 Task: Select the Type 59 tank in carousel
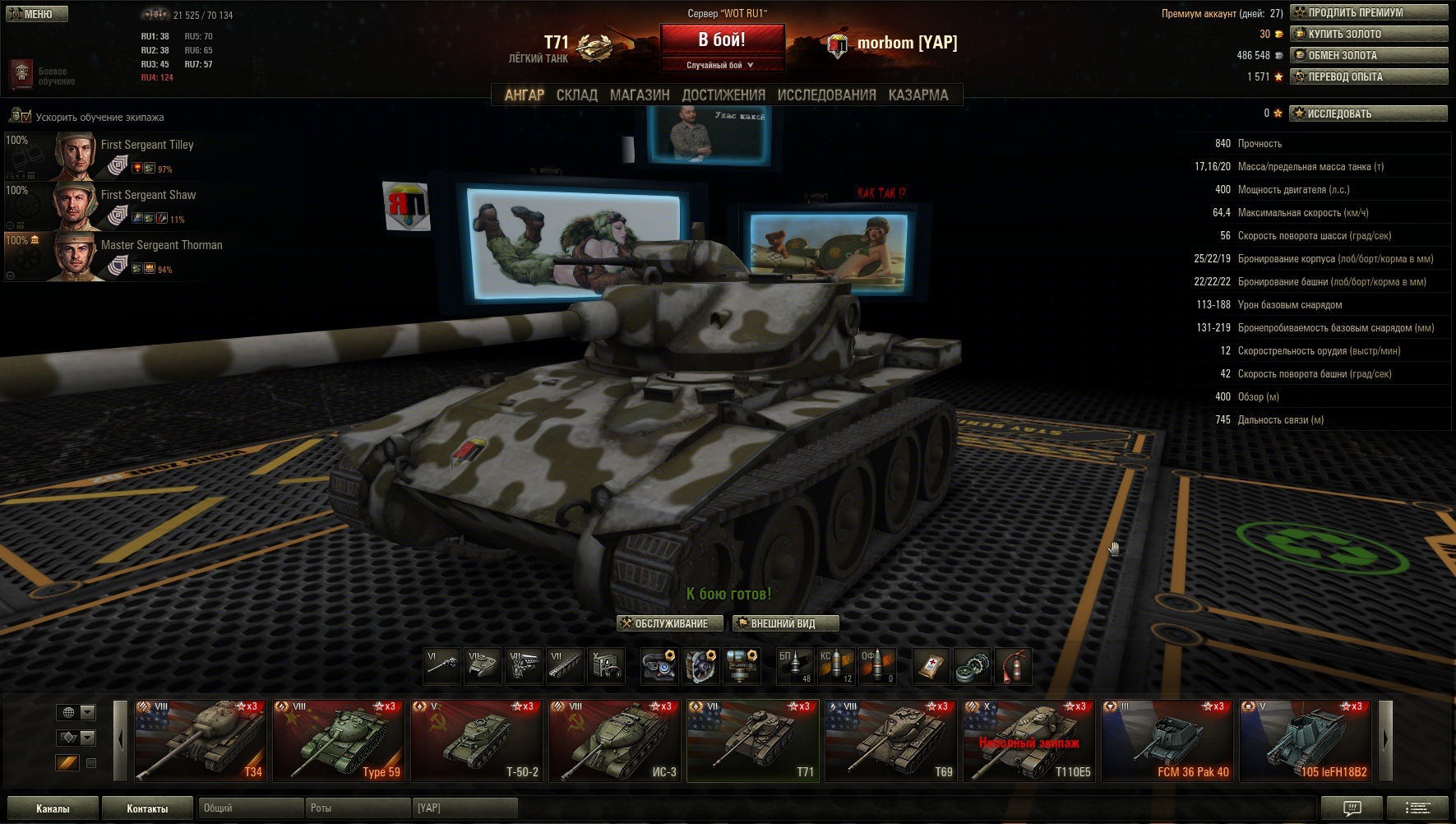(339, 740)
